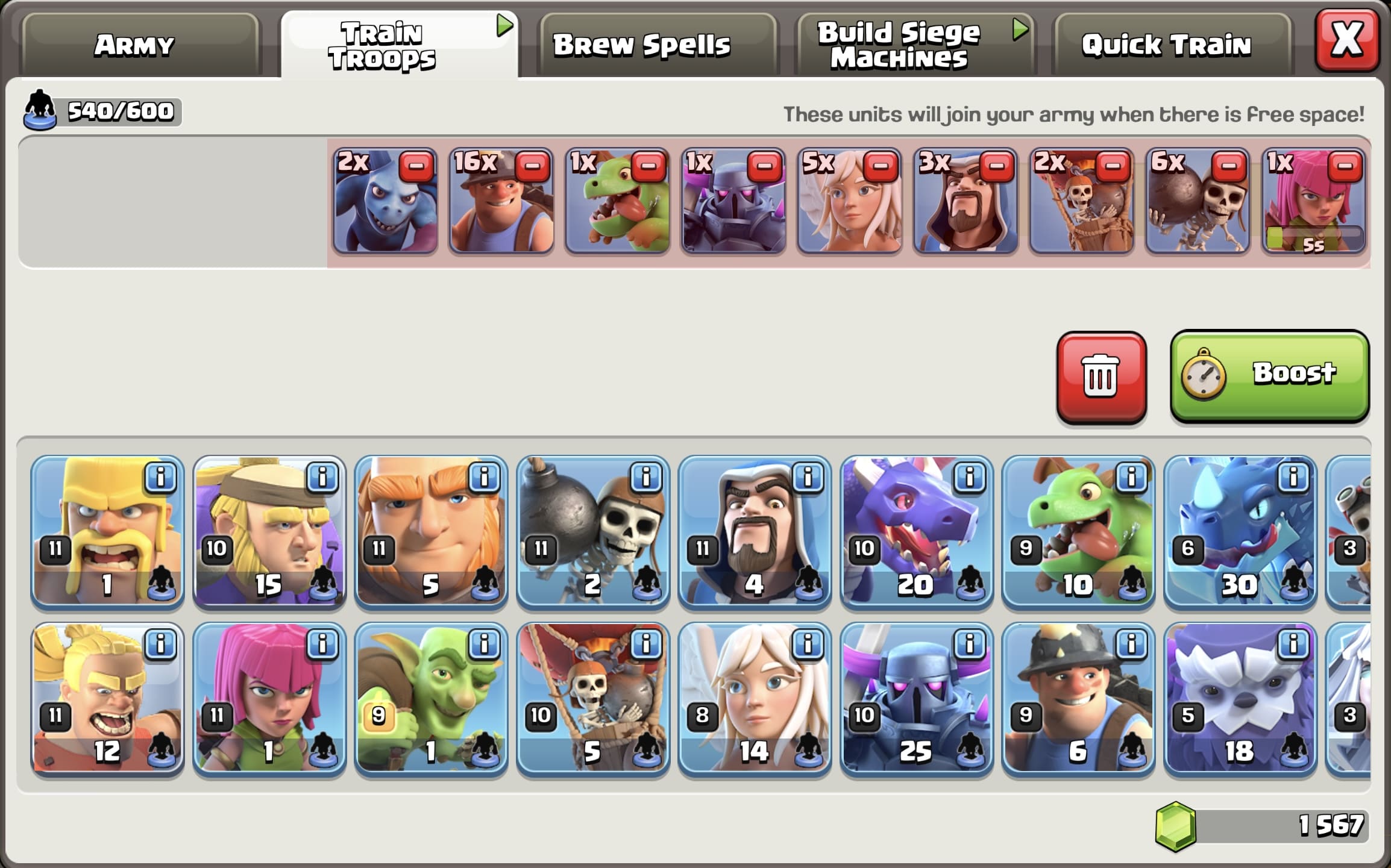Select the Balloon troop
Image resolution: width=1391 pixels, height=868 pixels.
pyautogui.click(x=593, y=699)
